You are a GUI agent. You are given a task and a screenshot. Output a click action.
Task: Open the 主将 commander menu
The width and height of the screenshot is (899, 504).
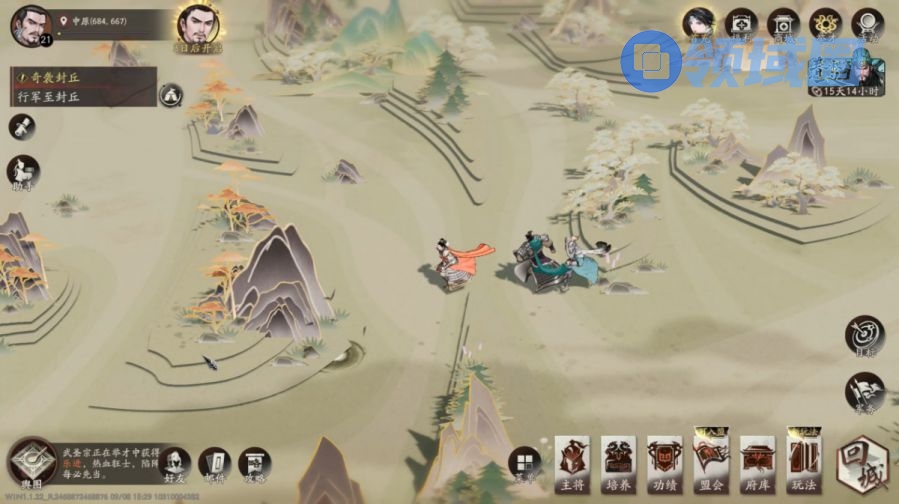(x=573, y=463)
